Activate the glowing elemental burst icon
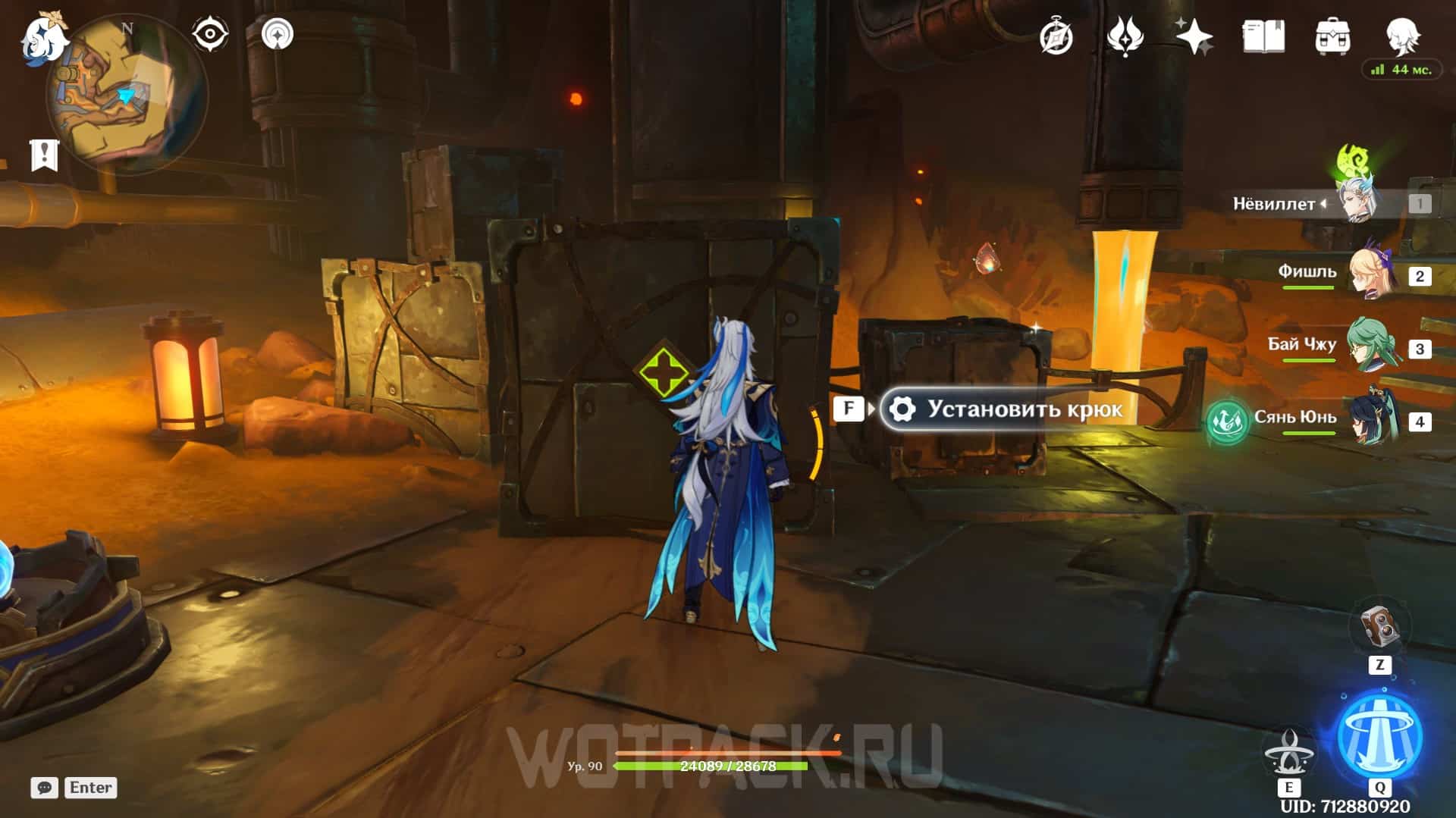 point(1379,735)
